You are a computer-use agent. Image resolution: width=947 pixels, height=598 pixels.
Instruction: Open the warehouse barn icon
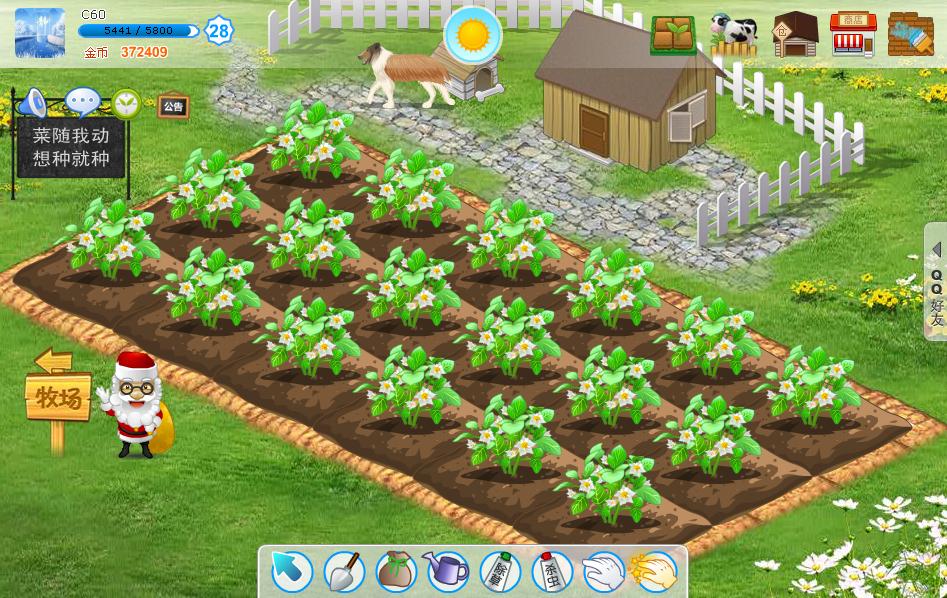pos(795,35)
